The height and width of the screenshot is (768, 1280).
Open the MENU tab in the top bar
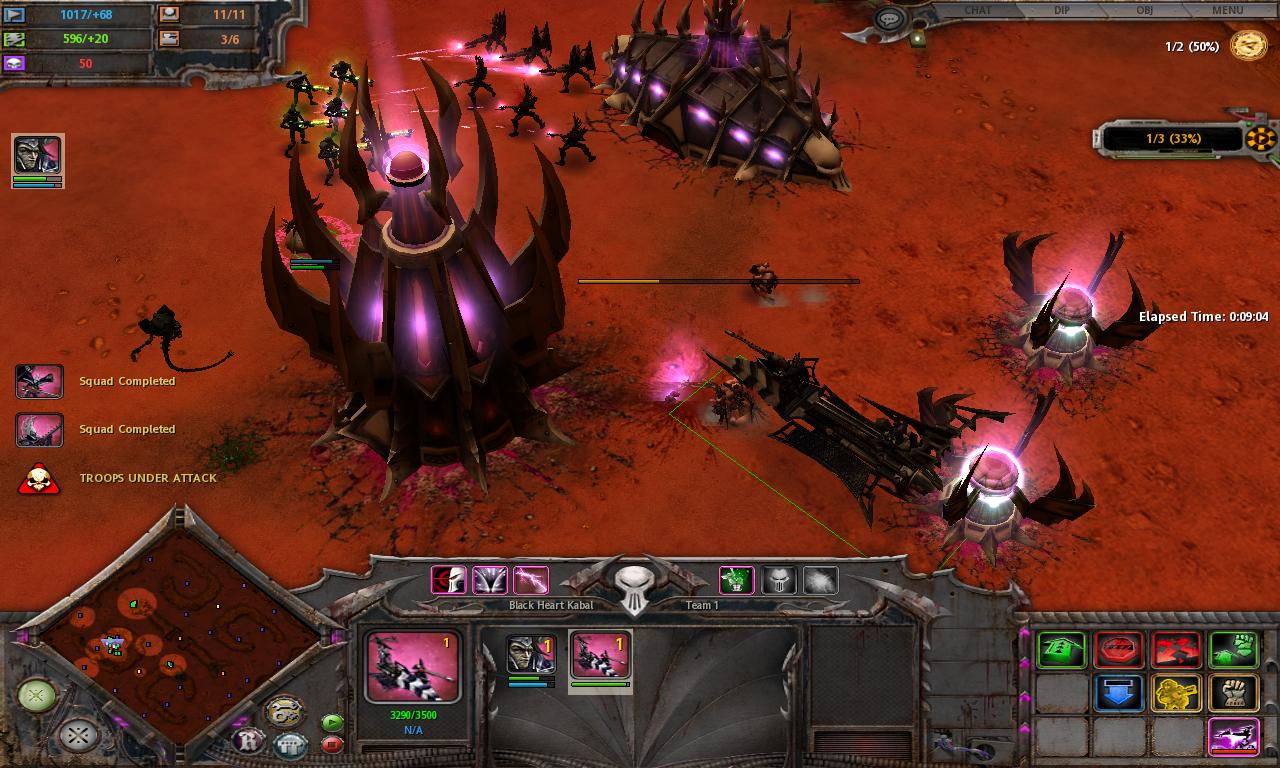pyautogui.click(x=1227, y=10)
